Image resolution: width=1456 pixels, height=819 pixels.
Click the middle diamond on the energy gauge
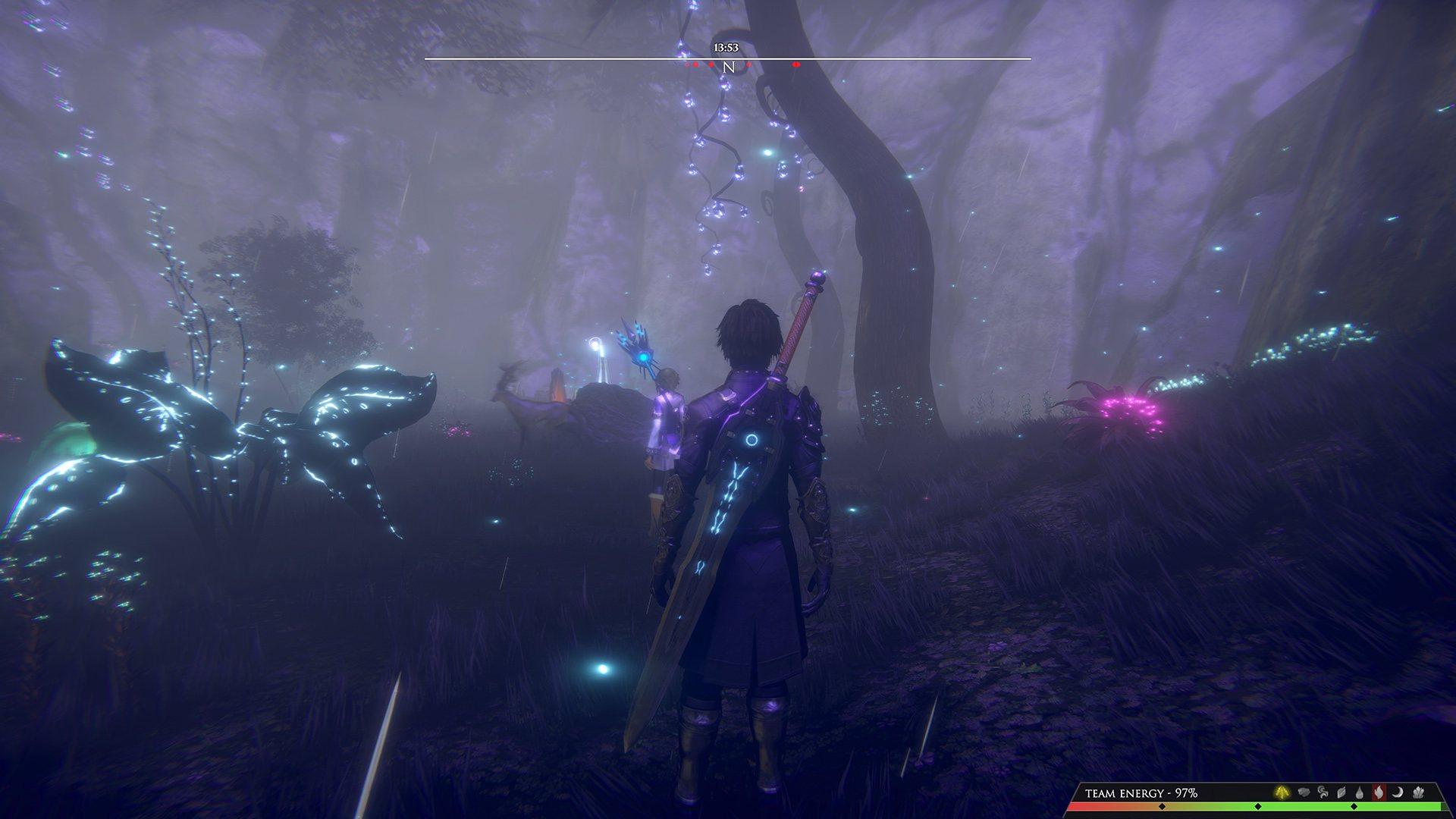tap(1258, 808)
